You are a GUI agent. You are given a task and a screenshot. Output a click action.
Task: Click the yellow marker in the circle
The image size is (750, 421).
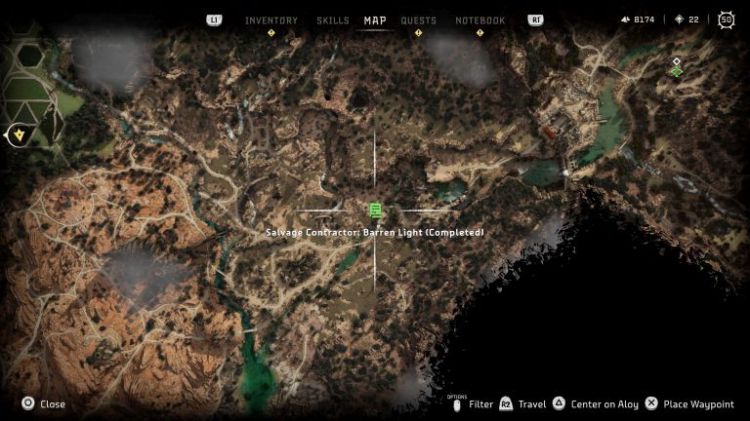point(16,134)
